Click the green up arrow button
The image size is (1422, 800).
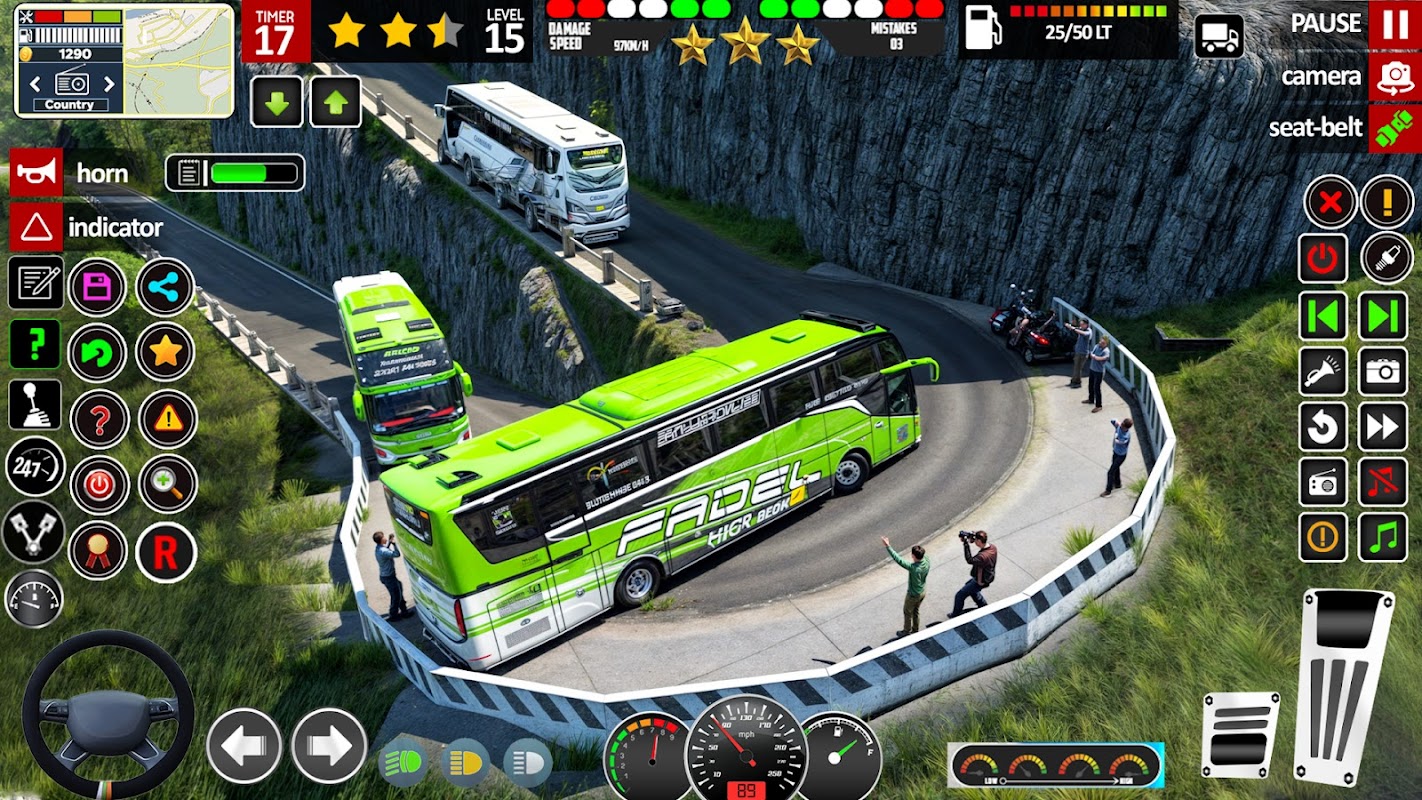[x=336, y=102]
